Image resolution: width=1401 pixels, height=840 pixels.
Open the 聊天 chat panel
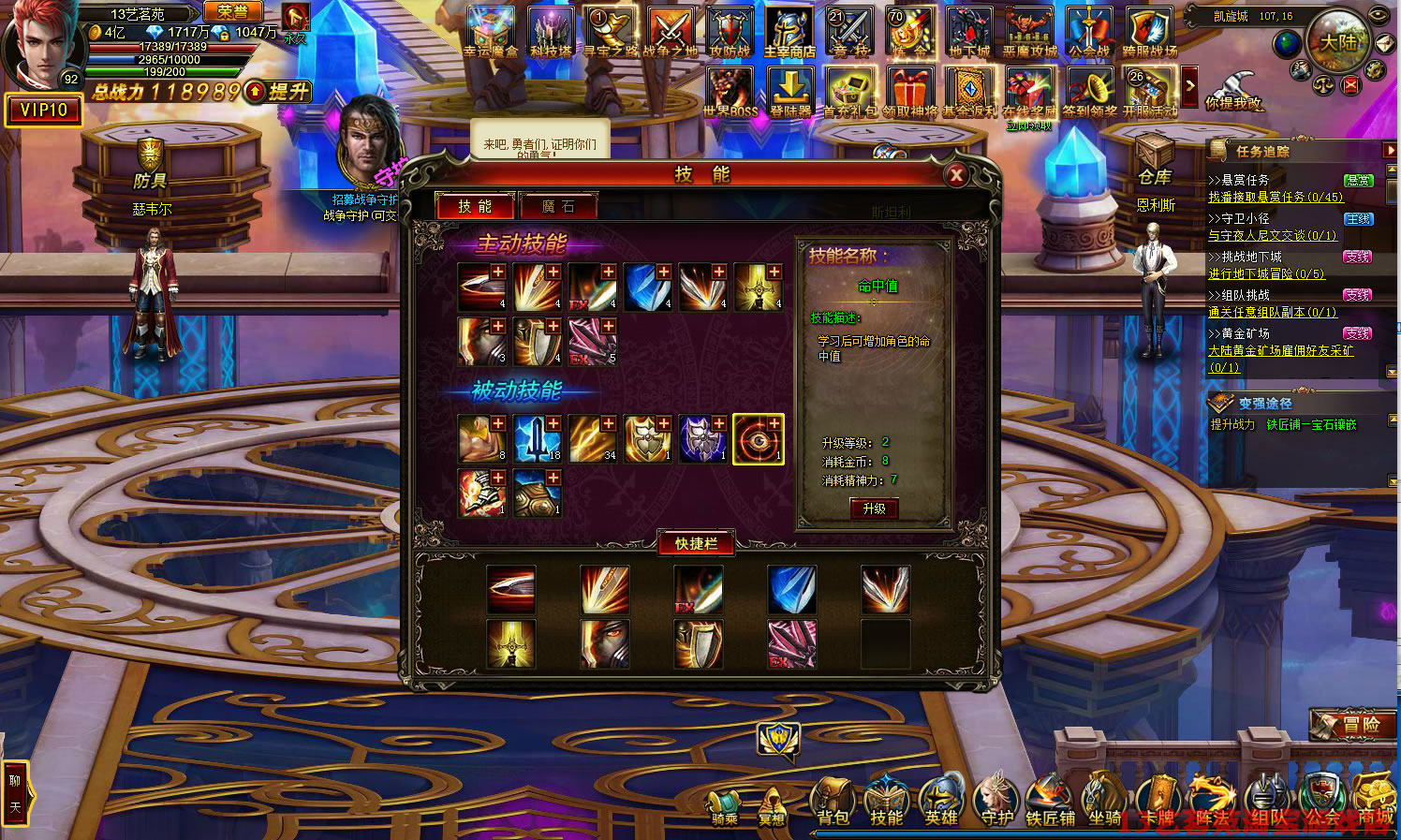(x=15, y=792)
